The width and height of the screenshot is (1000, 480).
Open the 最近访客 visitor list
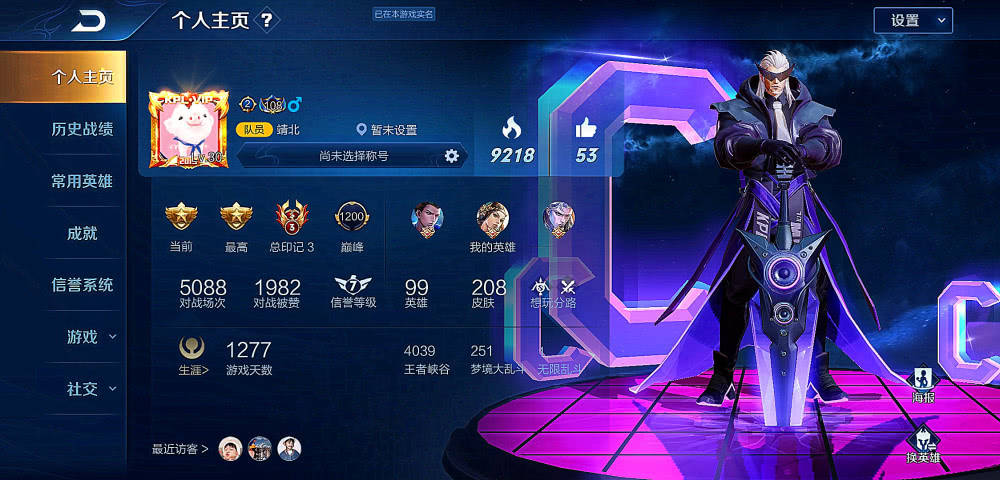point(181,448)
